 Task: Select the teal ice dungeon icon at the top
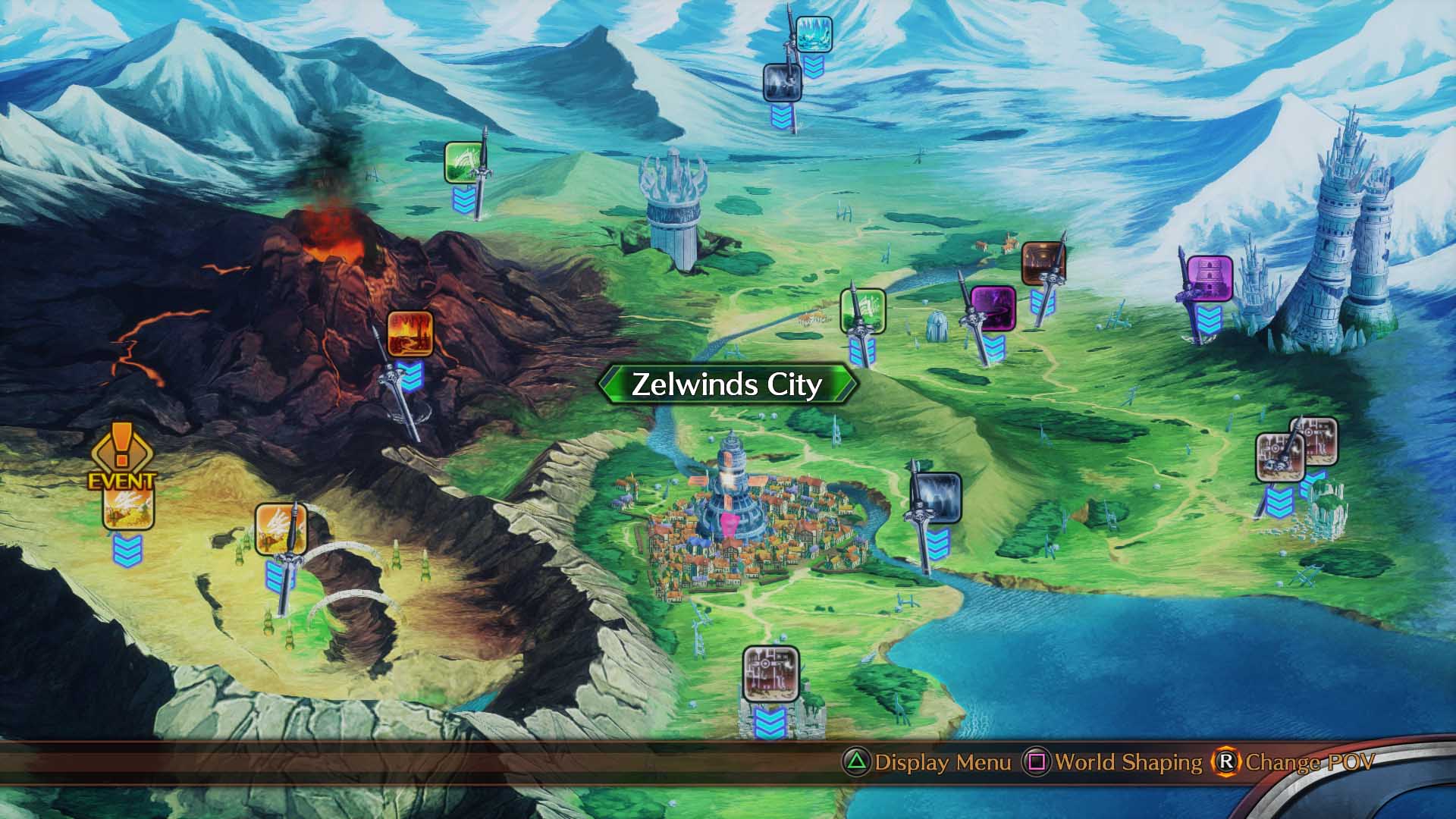tap(816, 34)
